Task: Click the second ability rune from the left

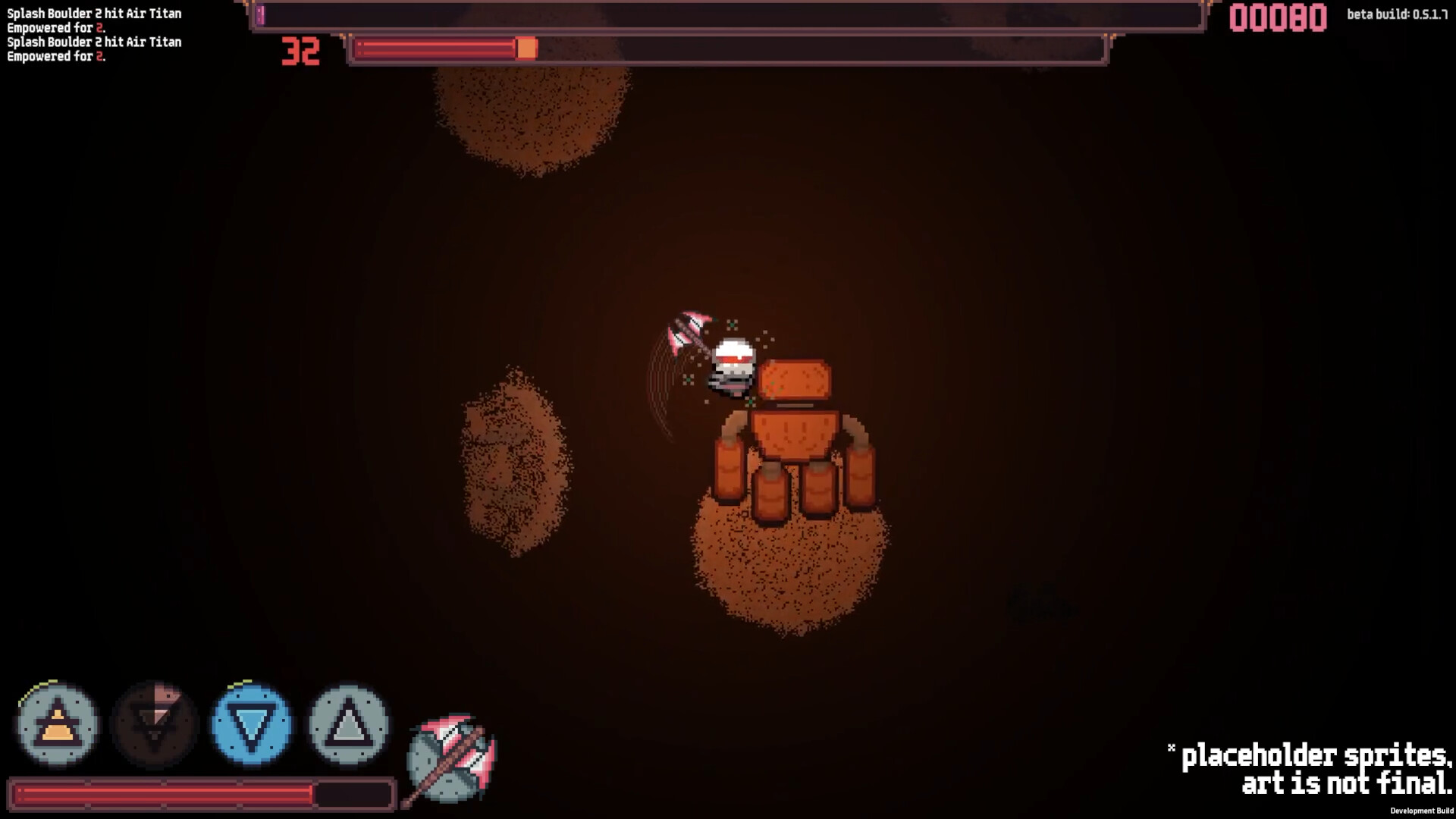Action: coord(153,726)
